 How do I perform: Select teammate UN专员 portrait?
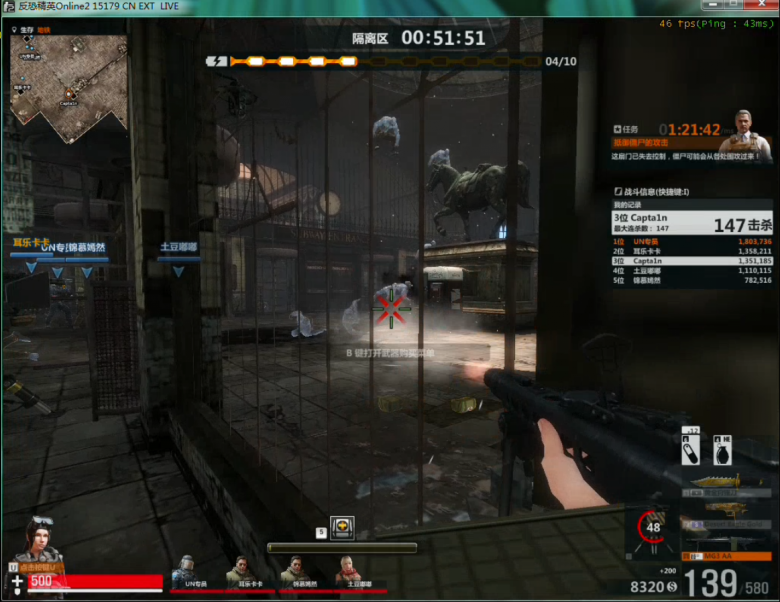(183, 569)
